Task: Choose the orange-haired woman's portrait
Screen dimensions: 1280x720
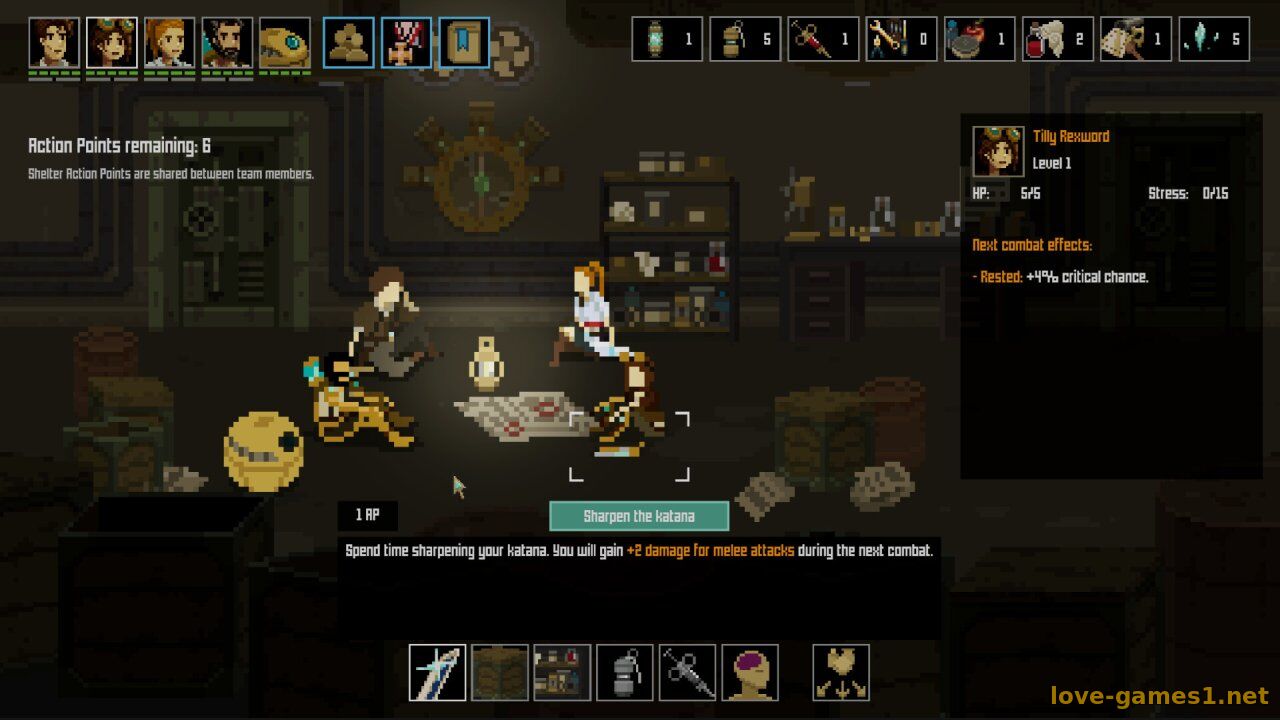Action: pos(170,43)
